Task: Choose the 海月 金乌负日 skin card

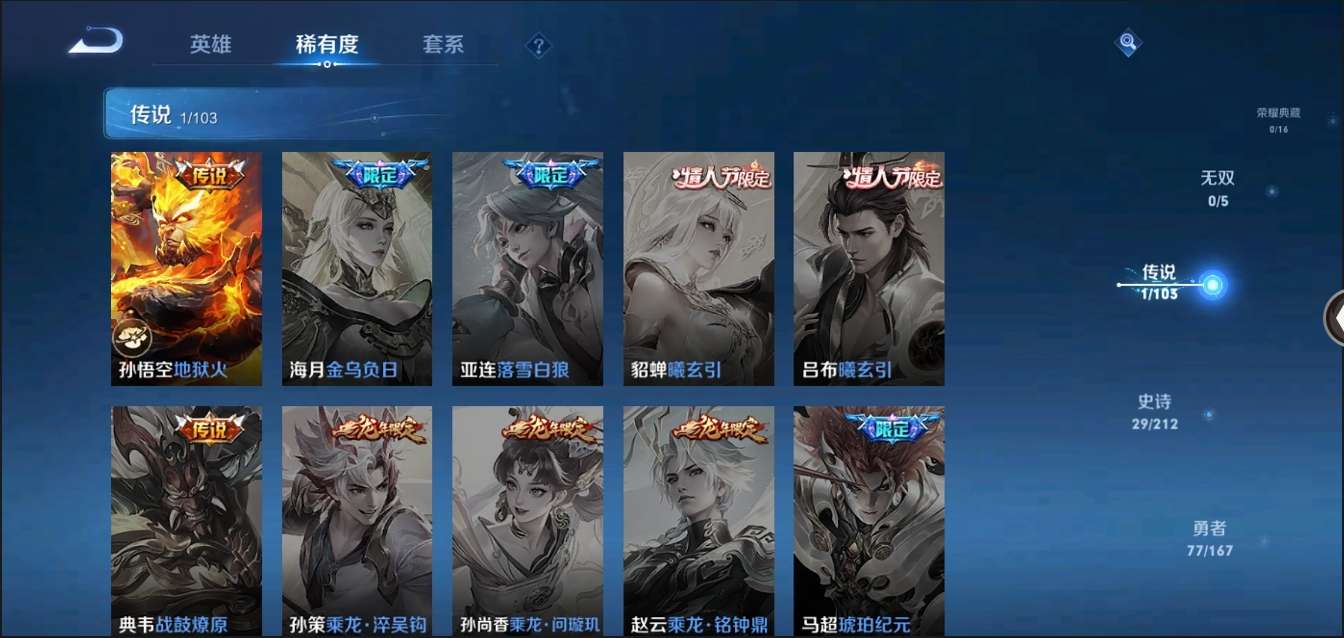Action: tap(357, 268)
